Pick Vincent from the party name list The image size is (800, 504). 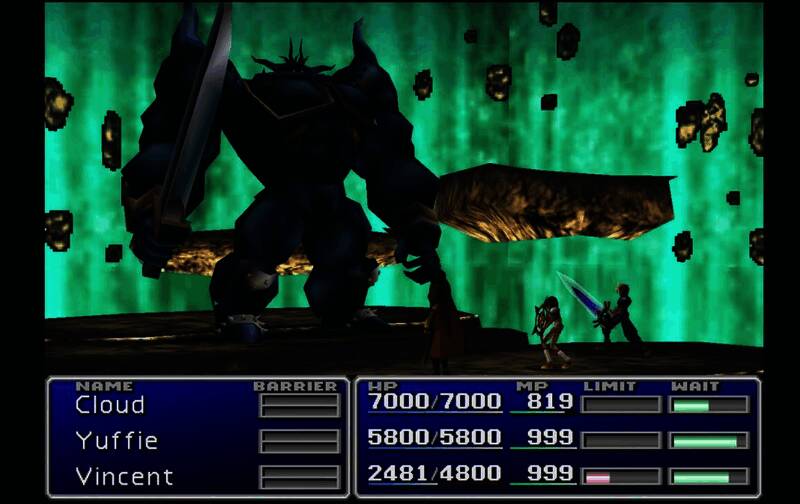point(124,476)
